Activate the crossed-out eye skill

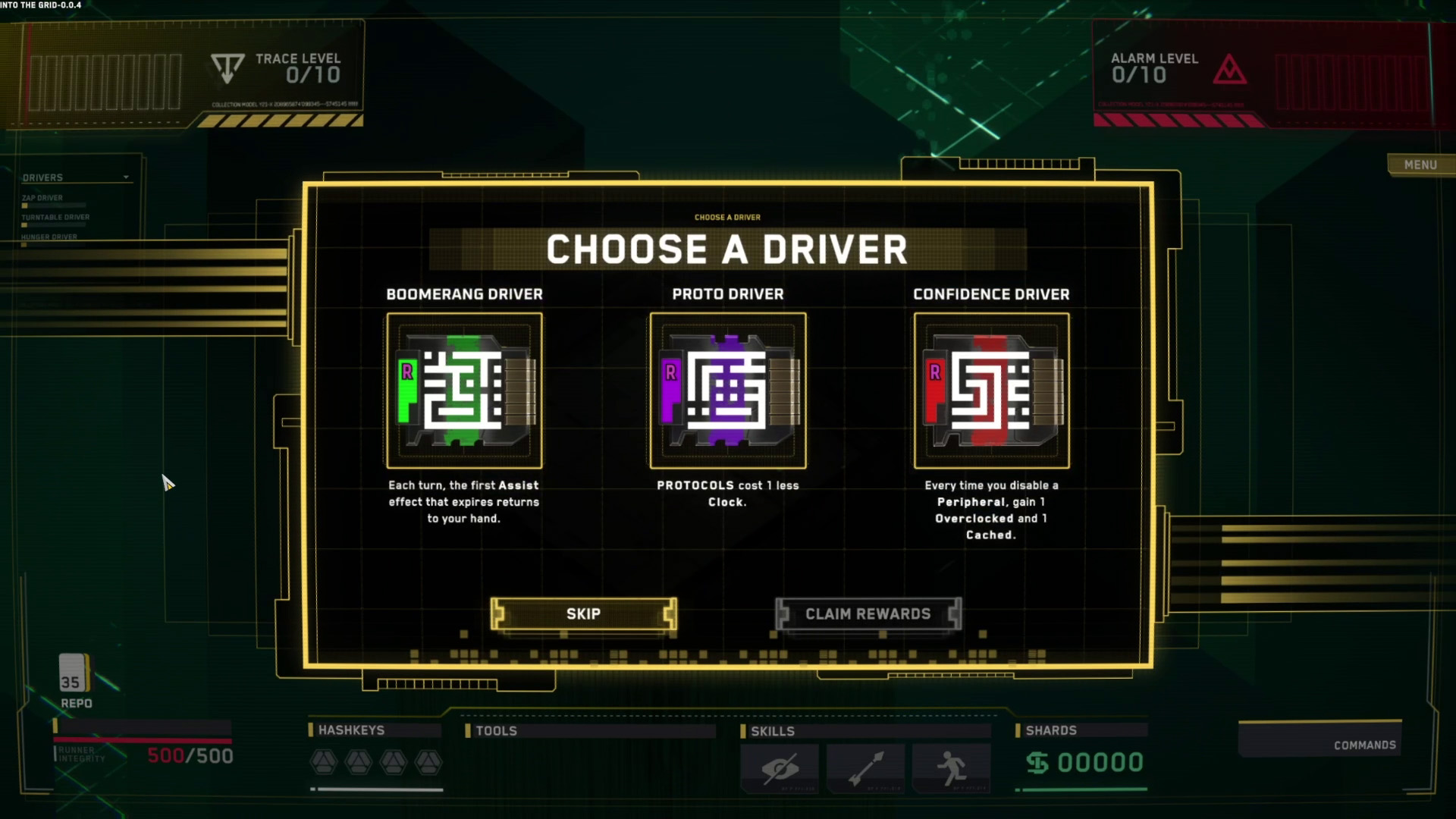tap(780, 768)
